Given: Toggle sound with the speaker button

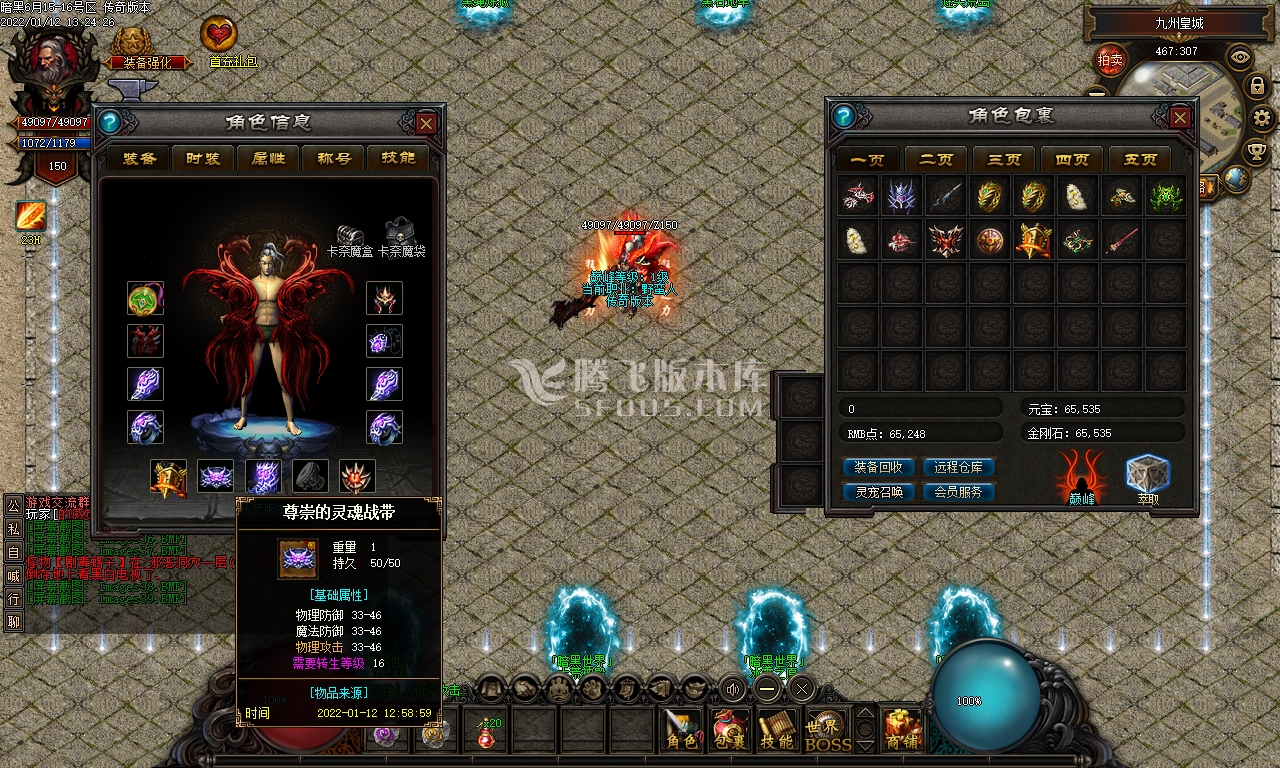Looking at the screenshot, I should point(735,688).
